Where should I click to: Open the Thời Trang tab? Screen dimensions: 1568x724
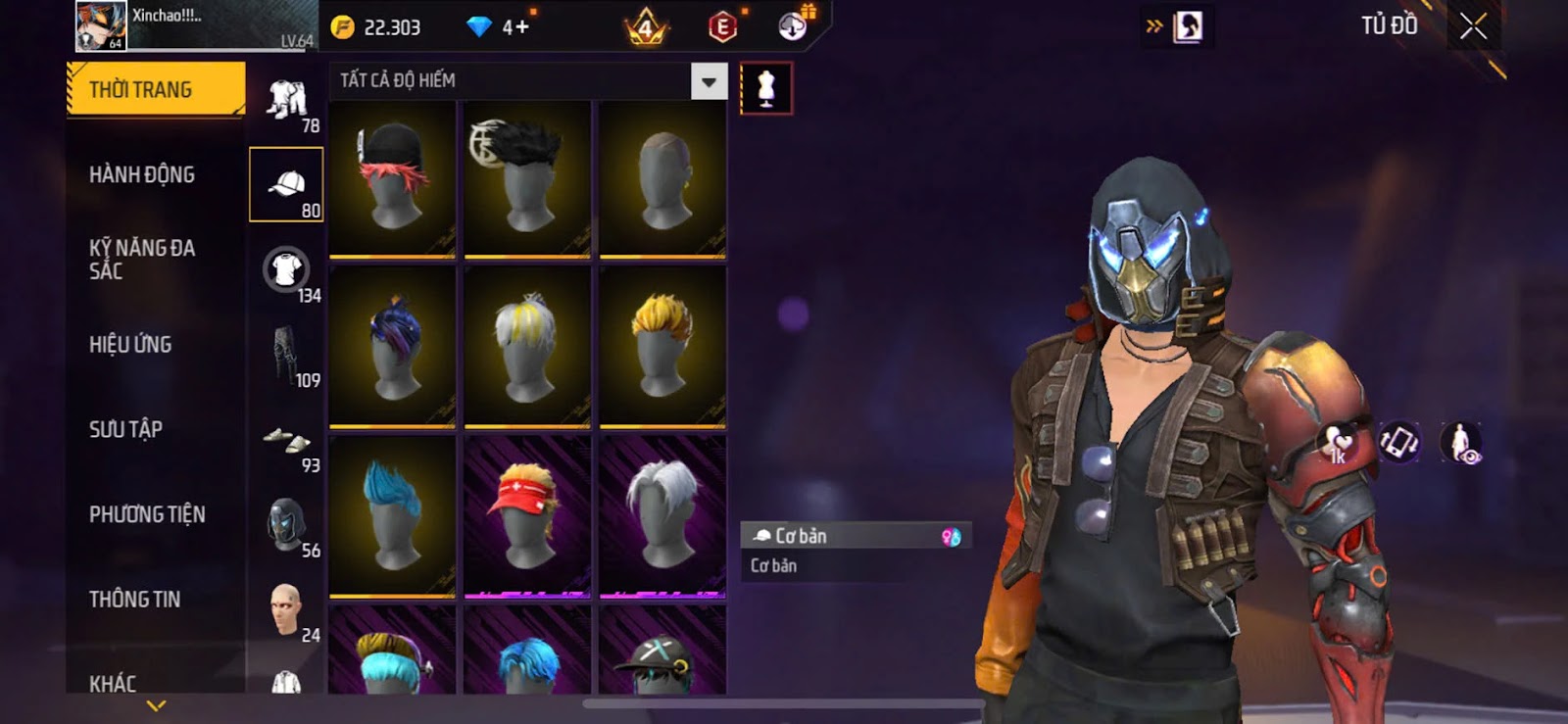coord(155,90)
